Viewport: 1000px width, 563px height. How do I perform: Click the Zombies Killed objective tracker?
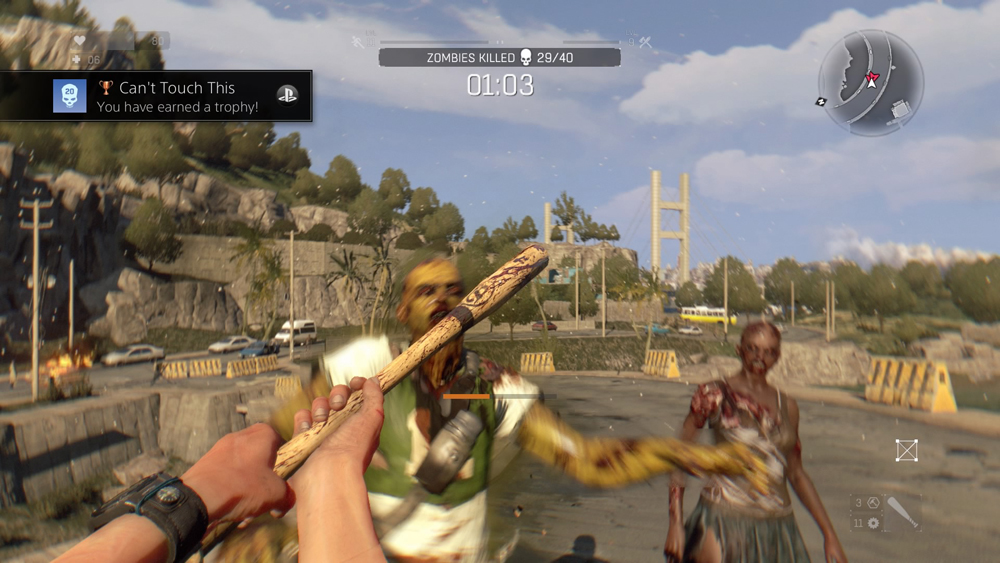click(x=499, y=57)
